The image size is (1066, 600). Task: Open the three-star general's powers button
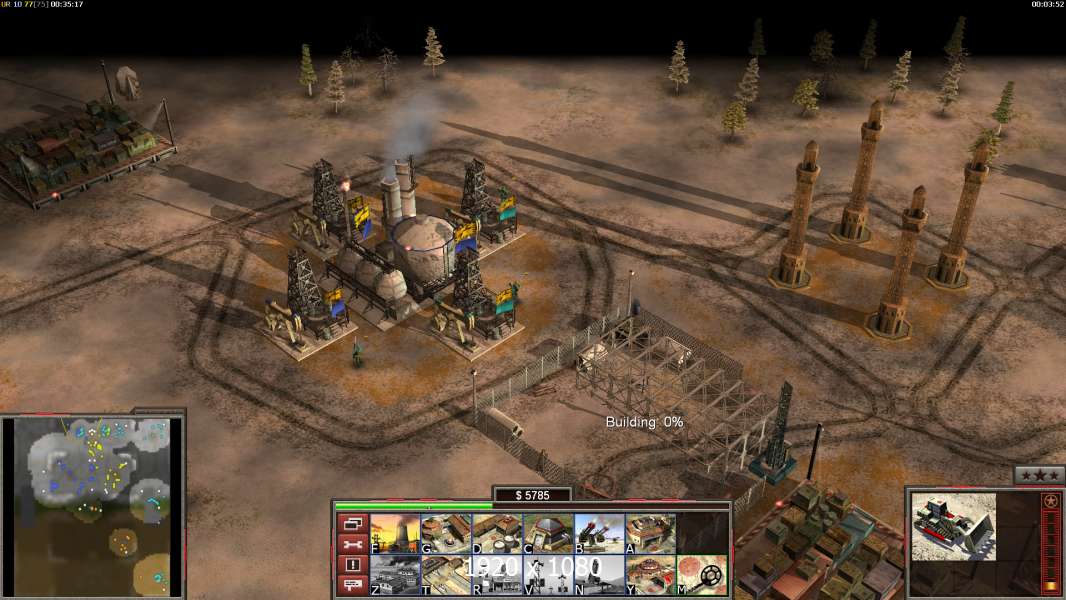click(1039, 475)
